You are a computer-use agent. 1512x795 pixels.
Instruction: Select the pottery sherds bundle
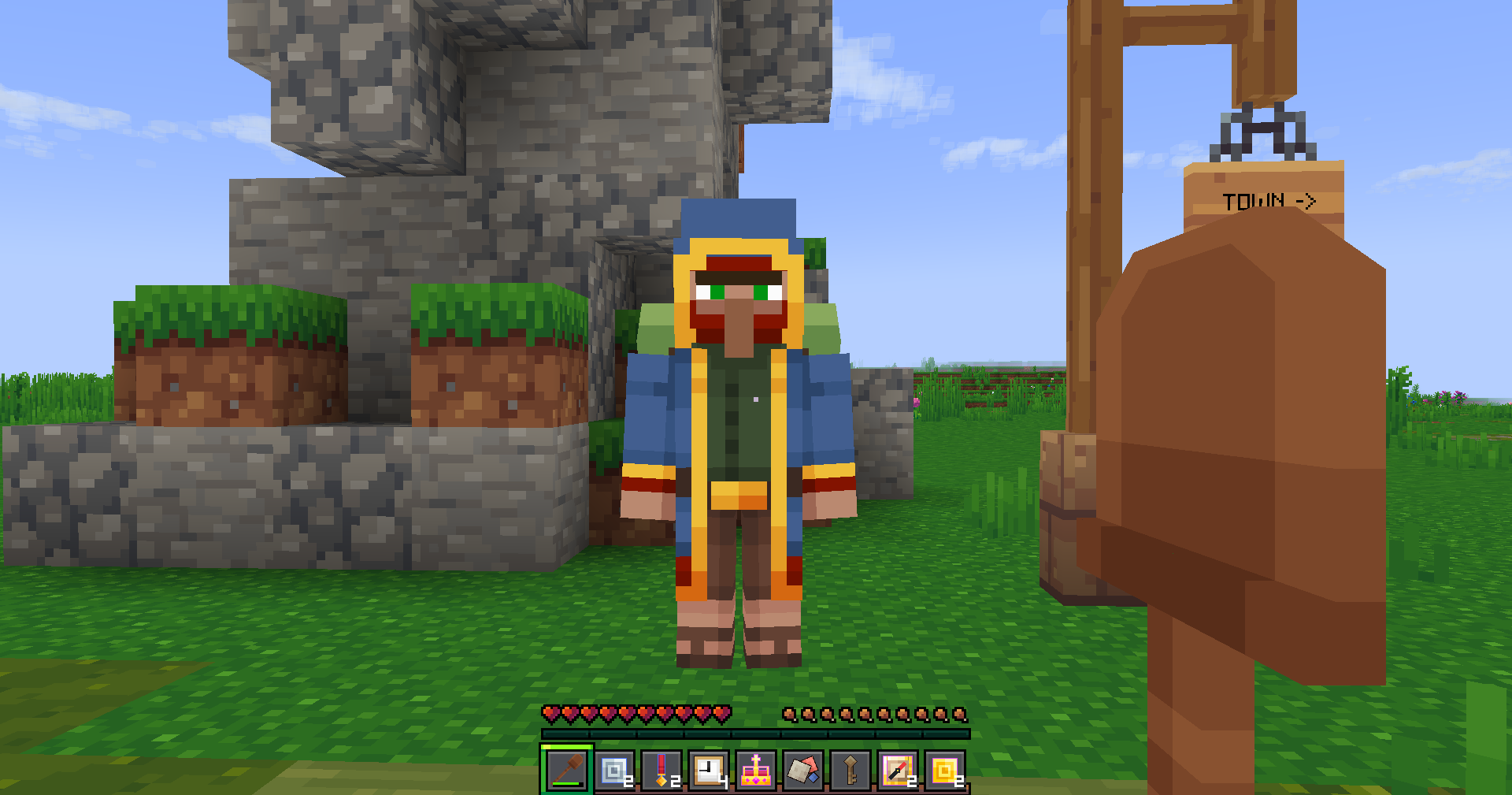pyautogui.click(x=805, y=772)
